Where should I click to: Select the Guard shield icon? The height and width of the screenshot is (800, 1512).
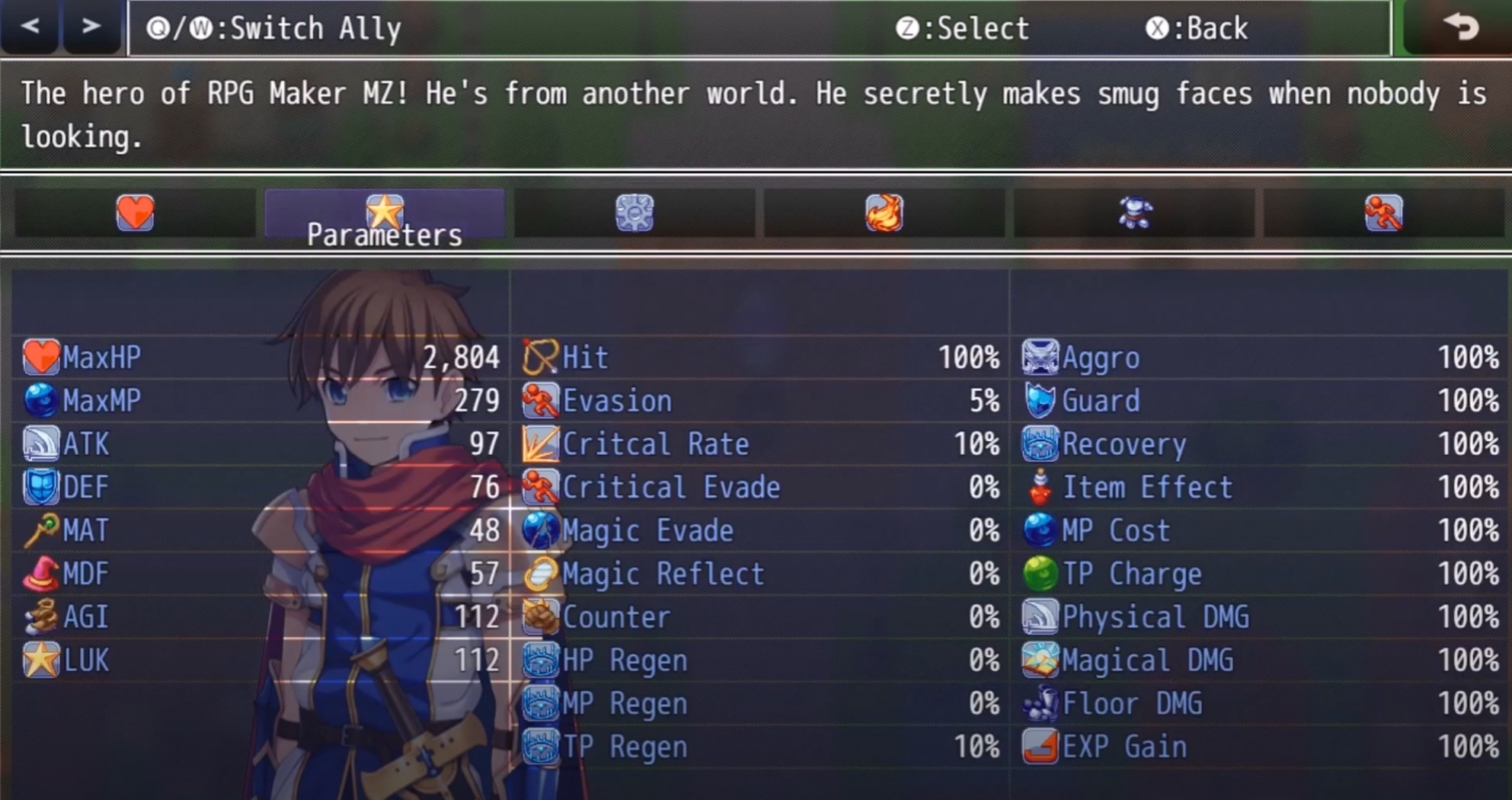click(1040, 401)
